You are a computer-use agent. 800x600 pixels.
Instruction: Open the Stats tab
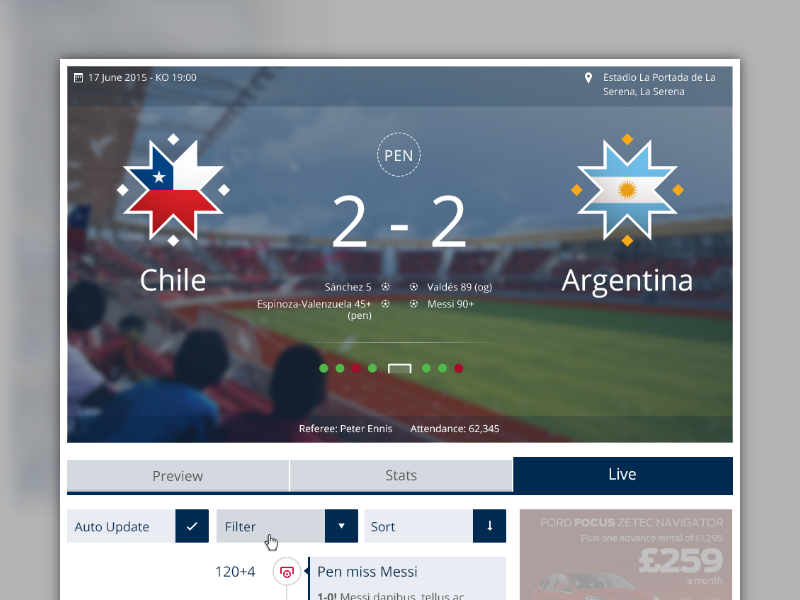pos(400,475)
